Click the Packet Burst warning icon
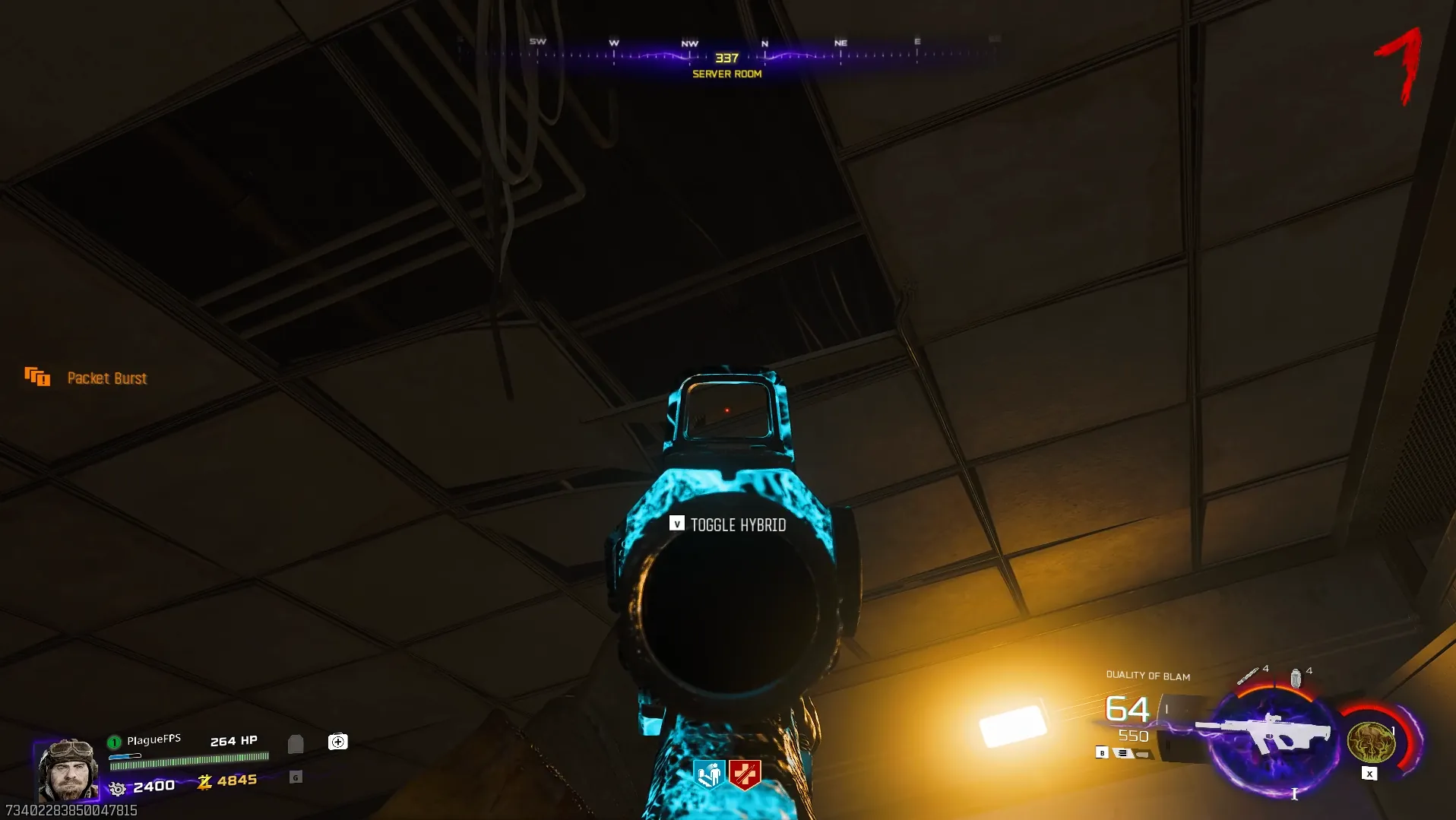The image size is (1456, 820). [37, 376]
